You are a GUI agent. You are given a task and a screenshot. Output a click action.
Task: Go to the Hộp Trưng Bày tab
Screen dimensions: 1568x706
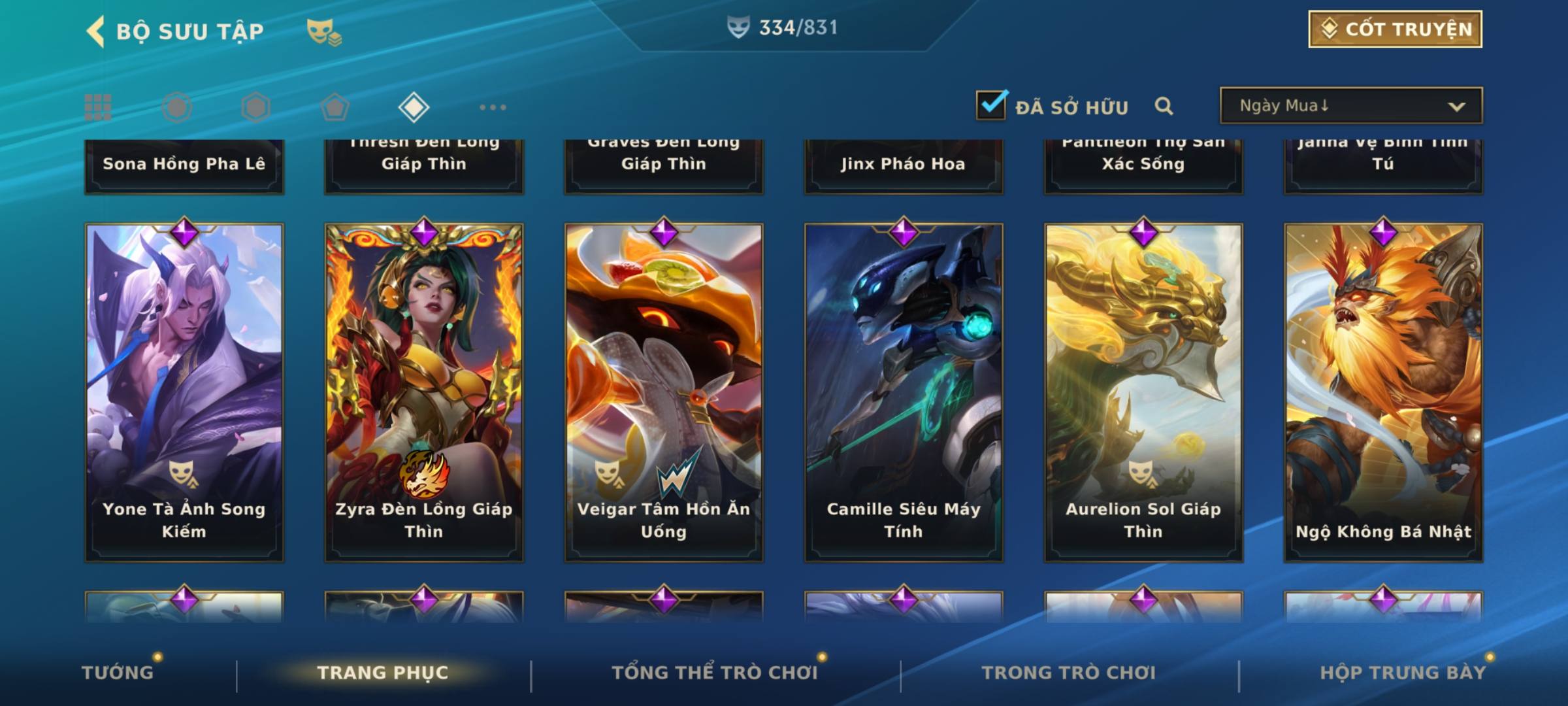(x=1403, y=673)
